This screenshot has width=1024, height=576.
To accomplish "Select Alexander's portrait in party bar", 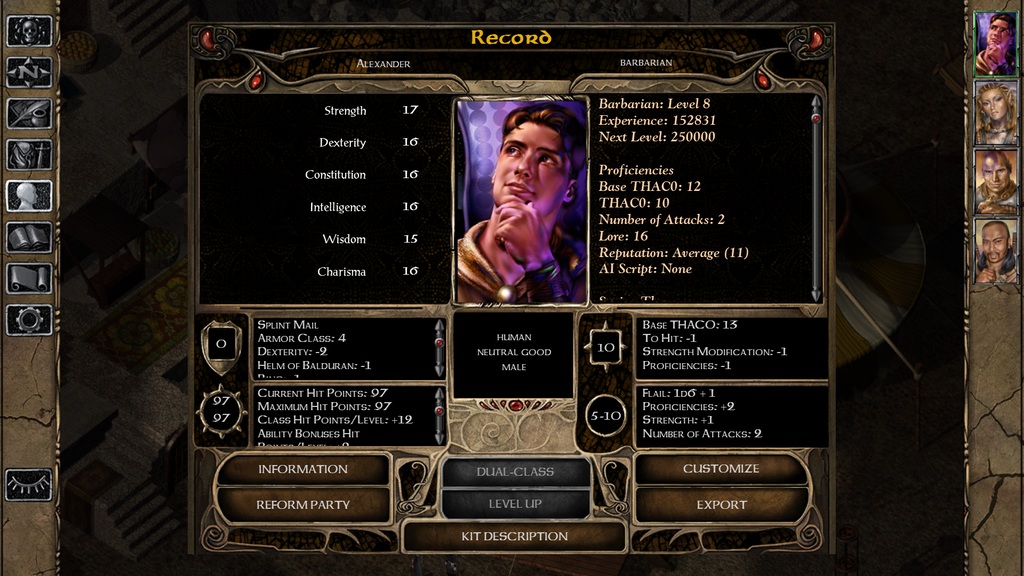I will pyautogui.click(x=996, y=44).
